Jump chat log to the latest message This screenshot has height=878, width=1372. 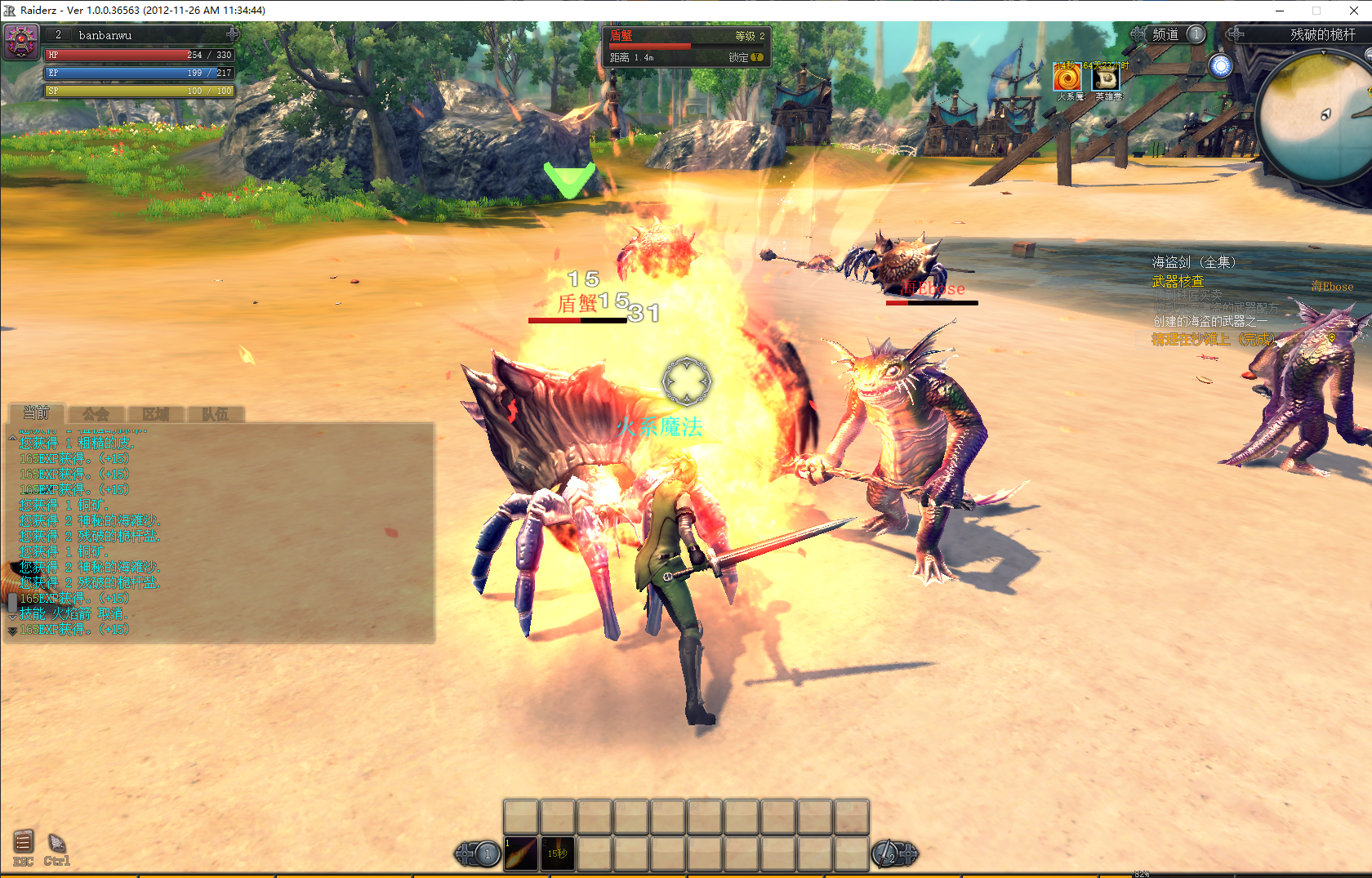pyautogui.click(x=12, y=631)
